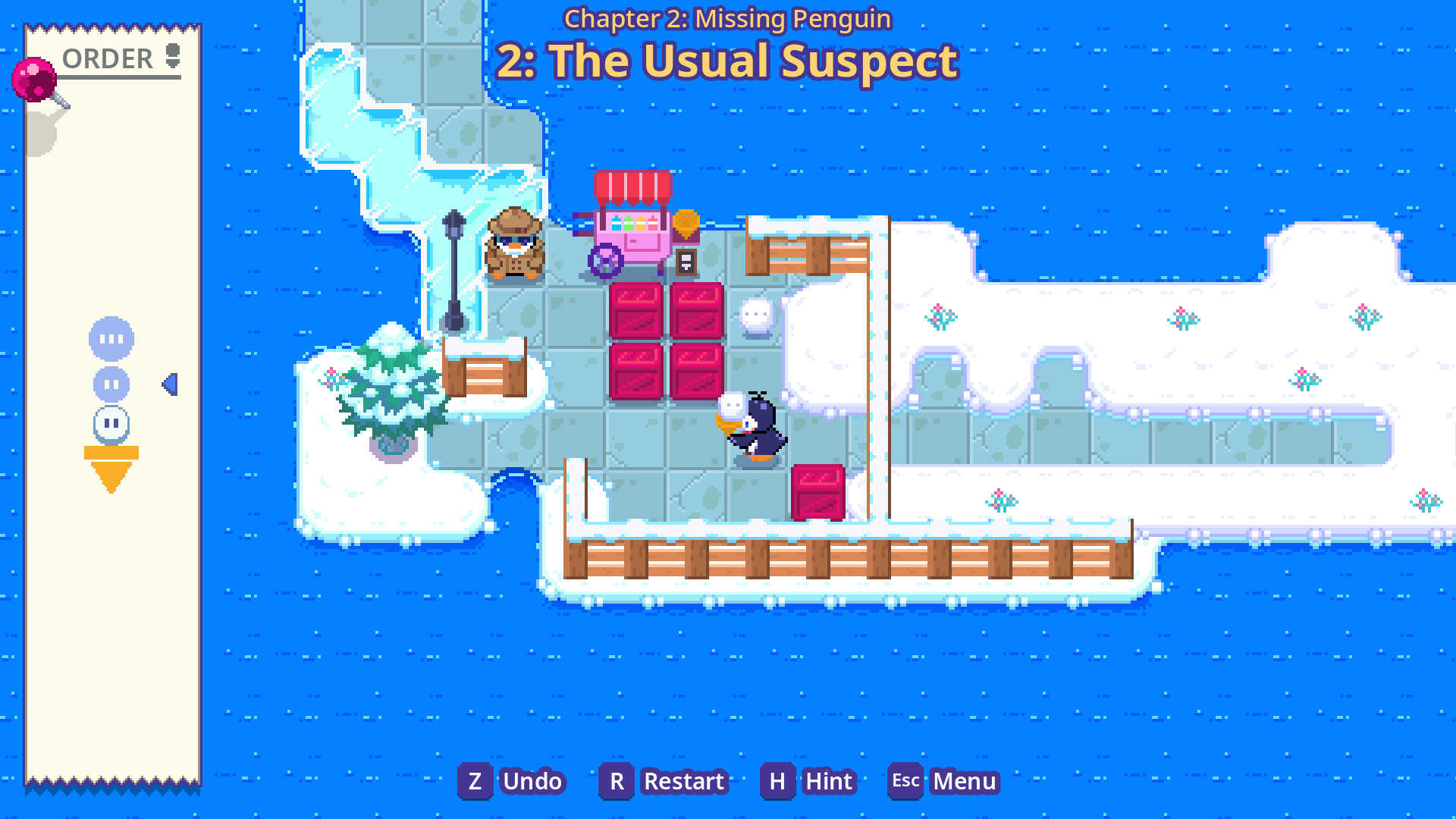Click the blue triangle marker beside the medium snowball
The width and height of the screenshot is (1456, 819).
[170, 384]
